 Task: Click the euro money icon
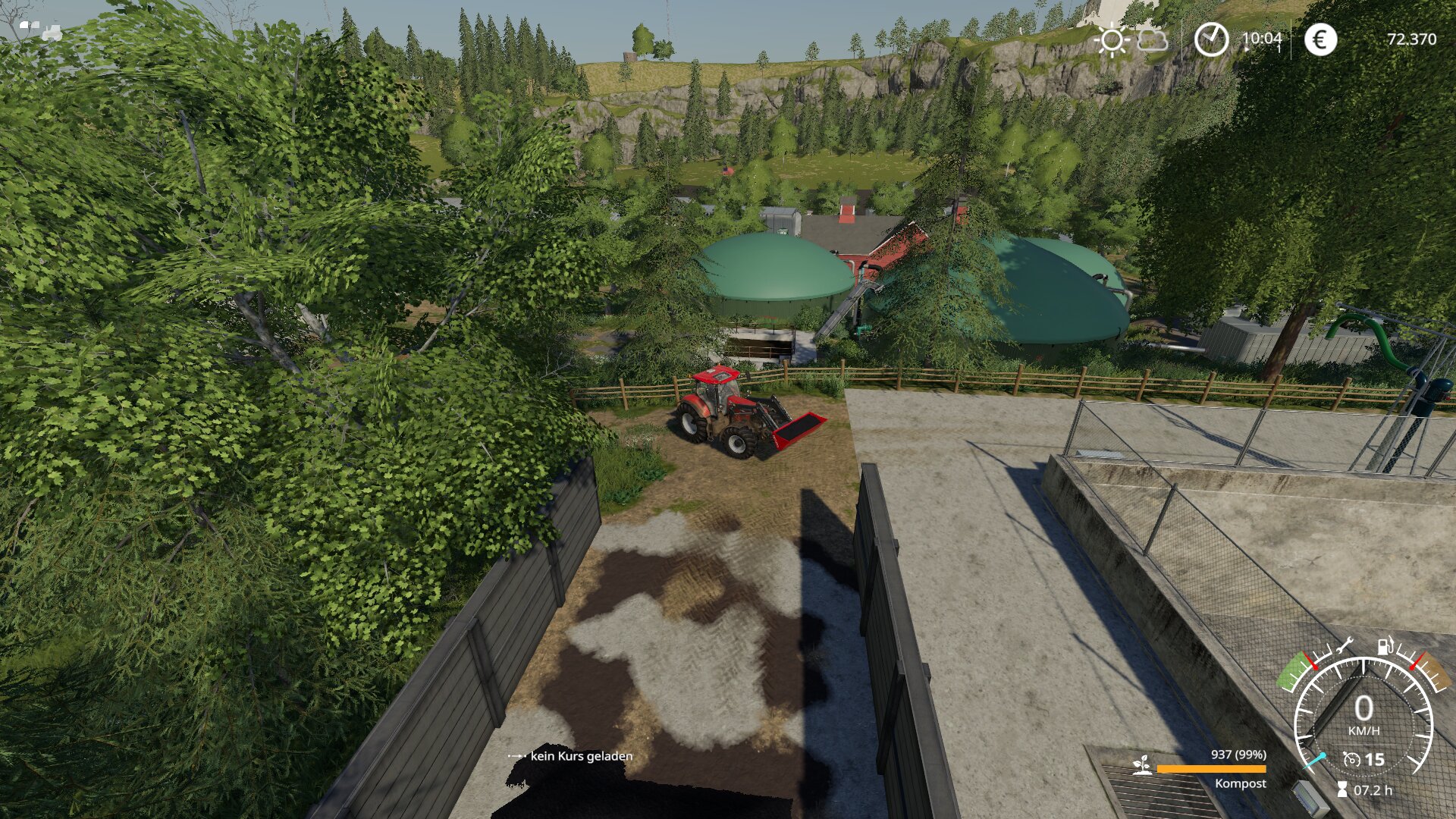1320,39
